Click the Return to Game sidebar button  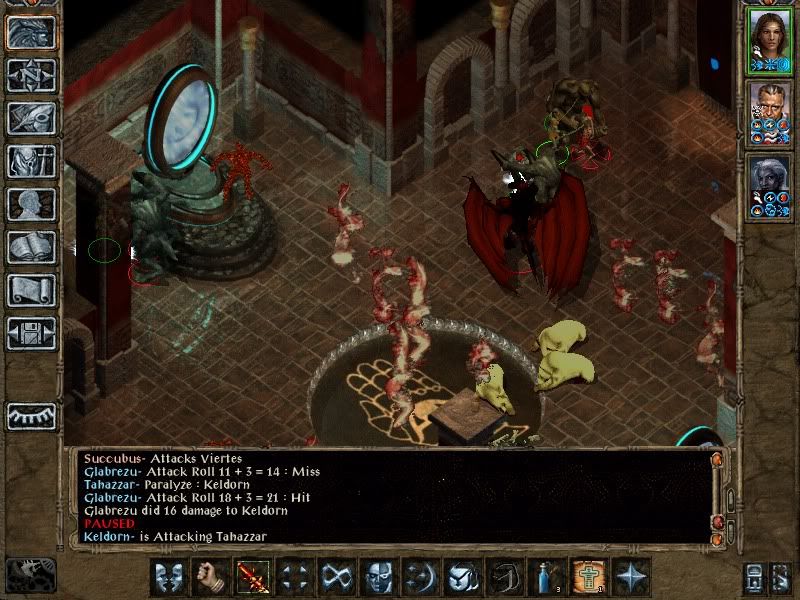click(31, 32)
